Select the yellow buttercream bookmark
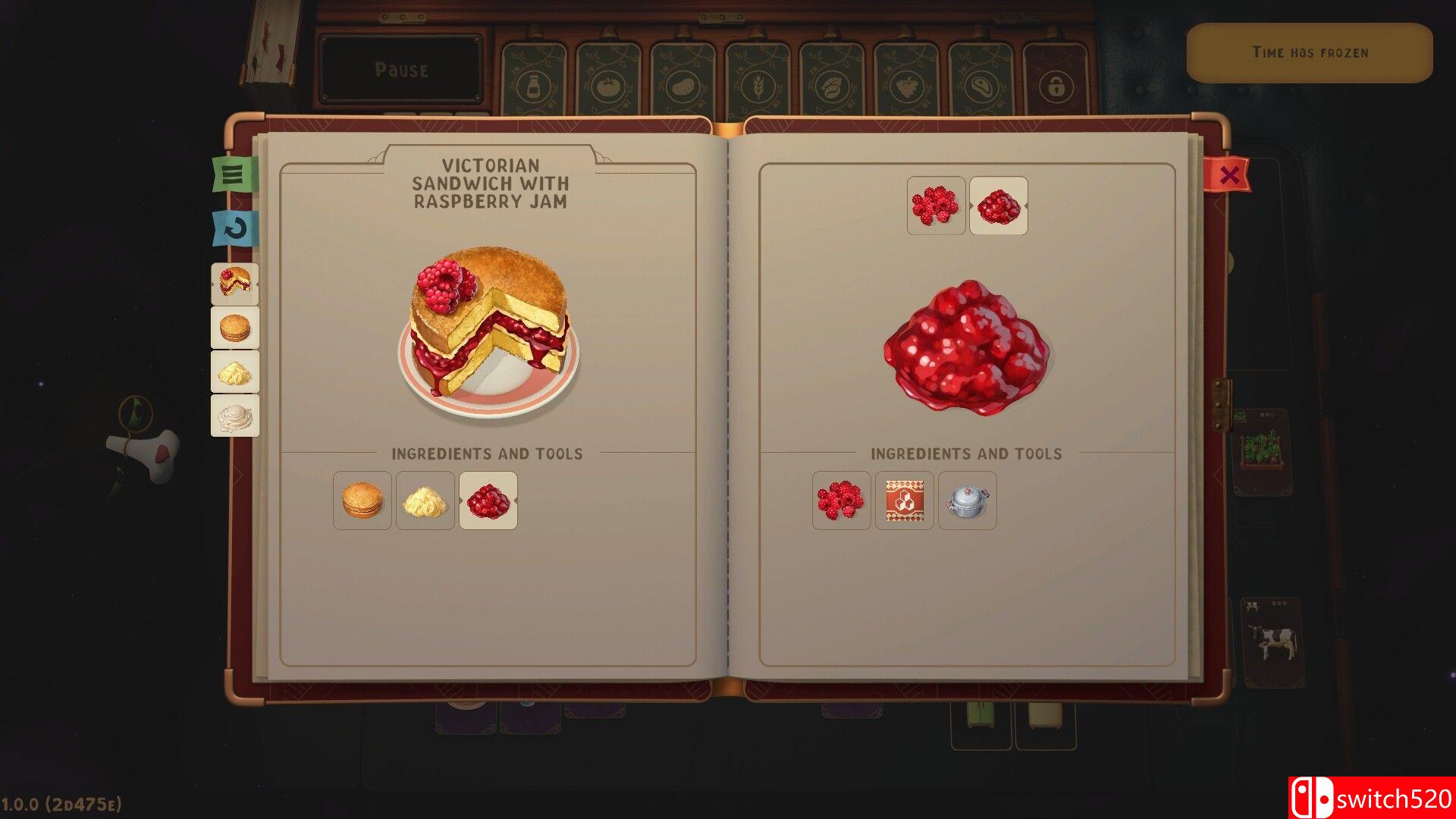 [x=235, y=372]
